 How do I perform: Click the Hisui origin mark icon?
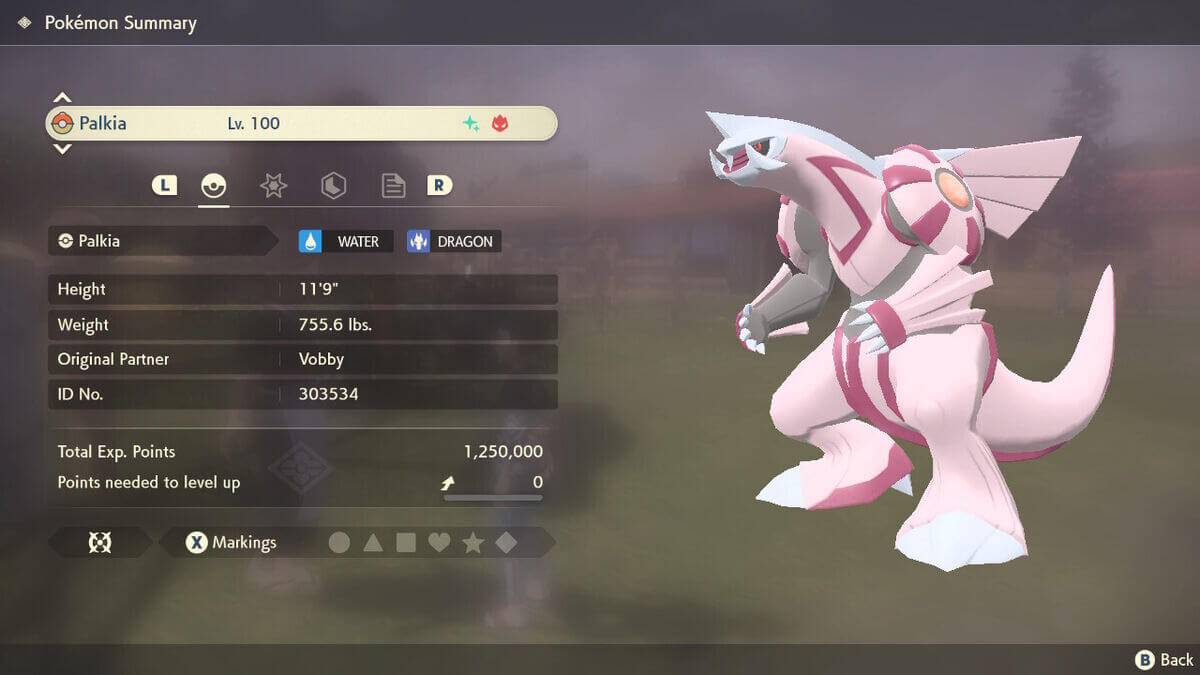pyautogui.click(x=100, y=543)
